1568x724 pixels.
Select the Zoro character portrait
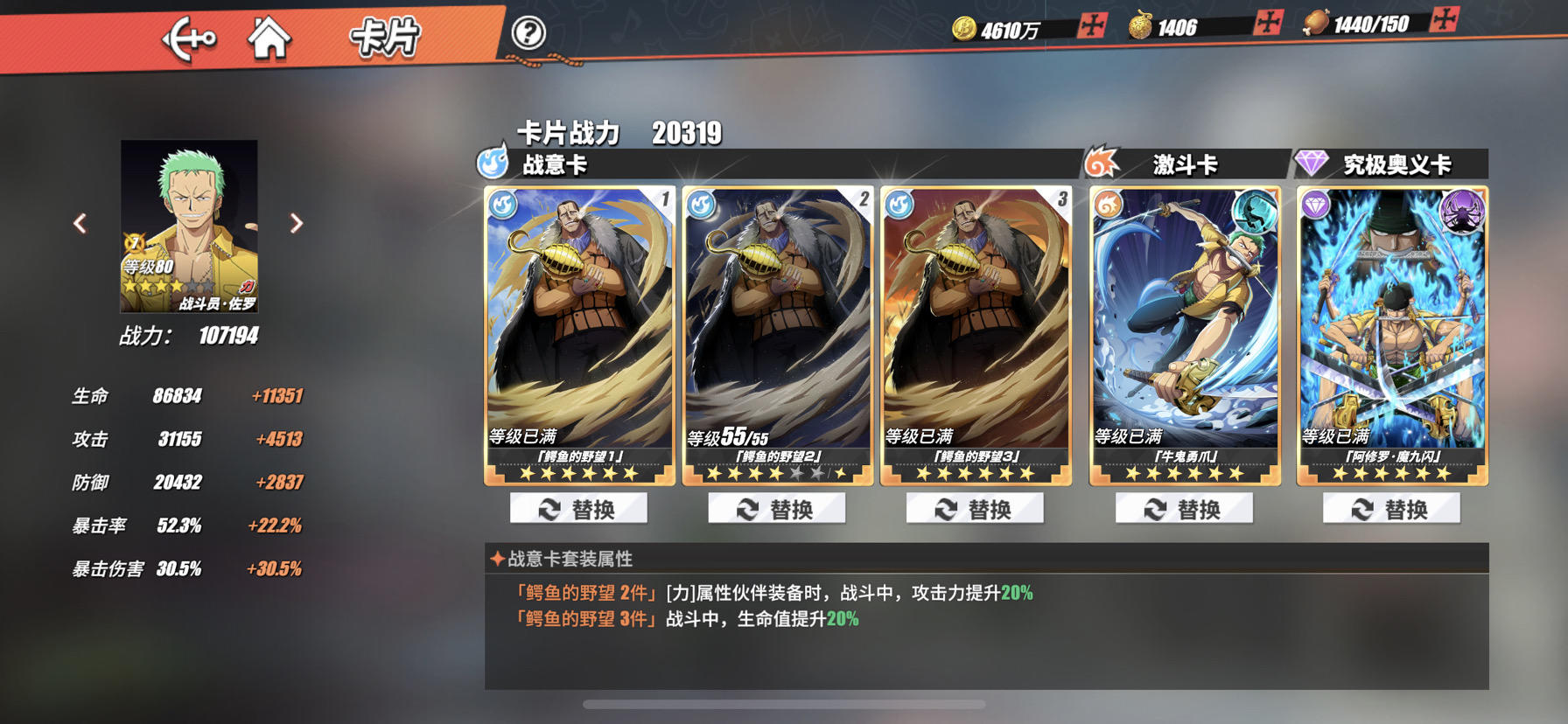[189, 225]
